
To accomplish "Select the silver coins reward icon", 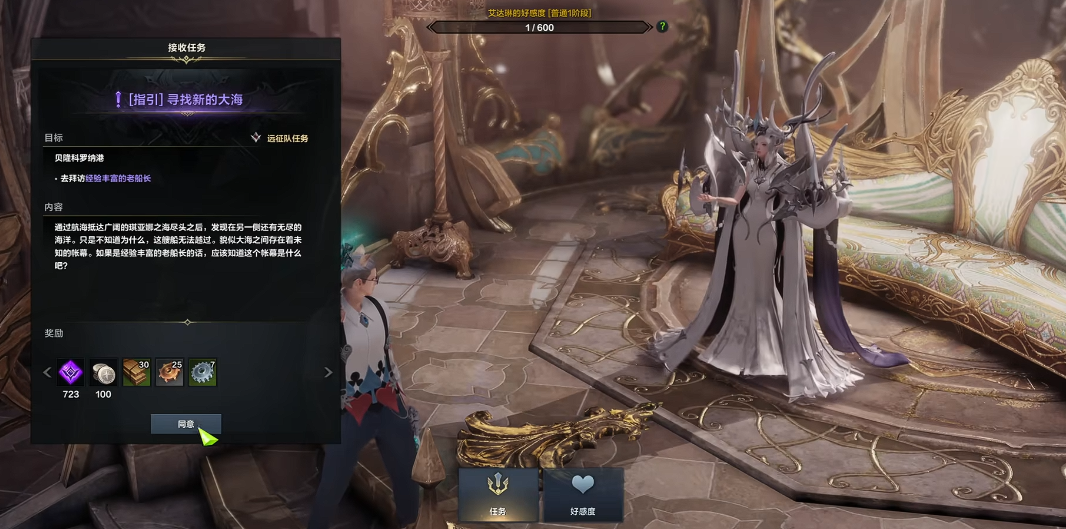I will point(103,373).
